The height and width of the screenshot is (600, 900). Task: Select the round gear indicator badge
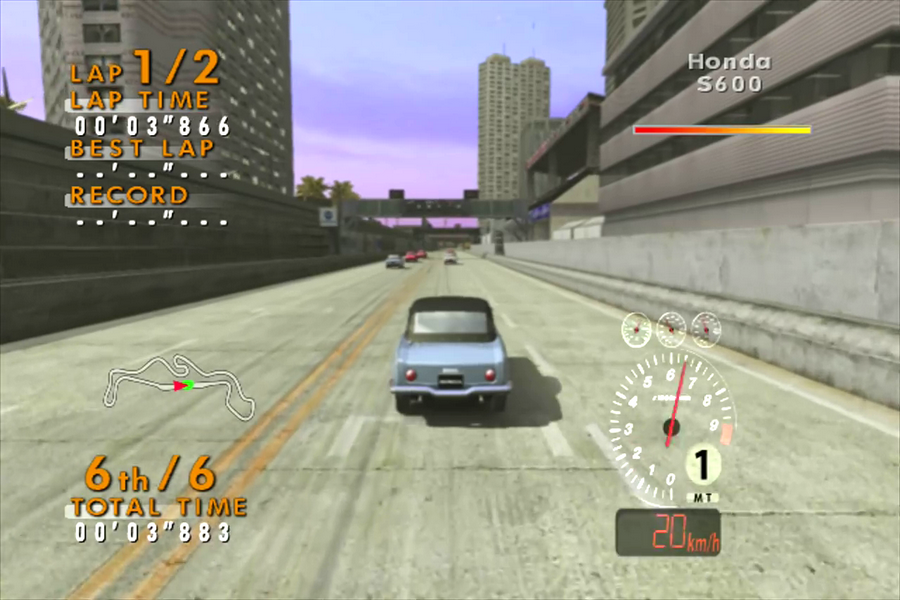tap(704, 466)
